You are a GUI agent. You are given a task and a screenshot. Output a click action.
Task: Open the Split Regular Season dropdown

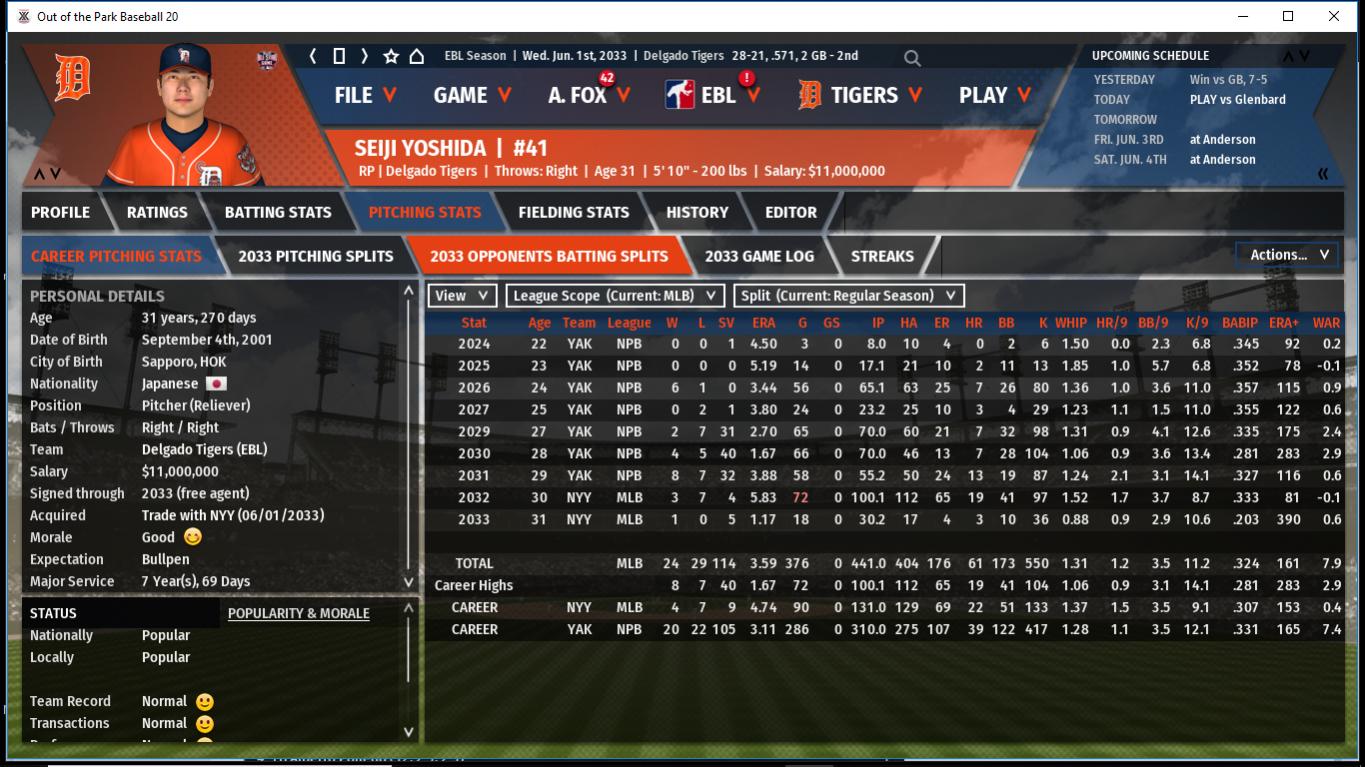pos(849,296)
